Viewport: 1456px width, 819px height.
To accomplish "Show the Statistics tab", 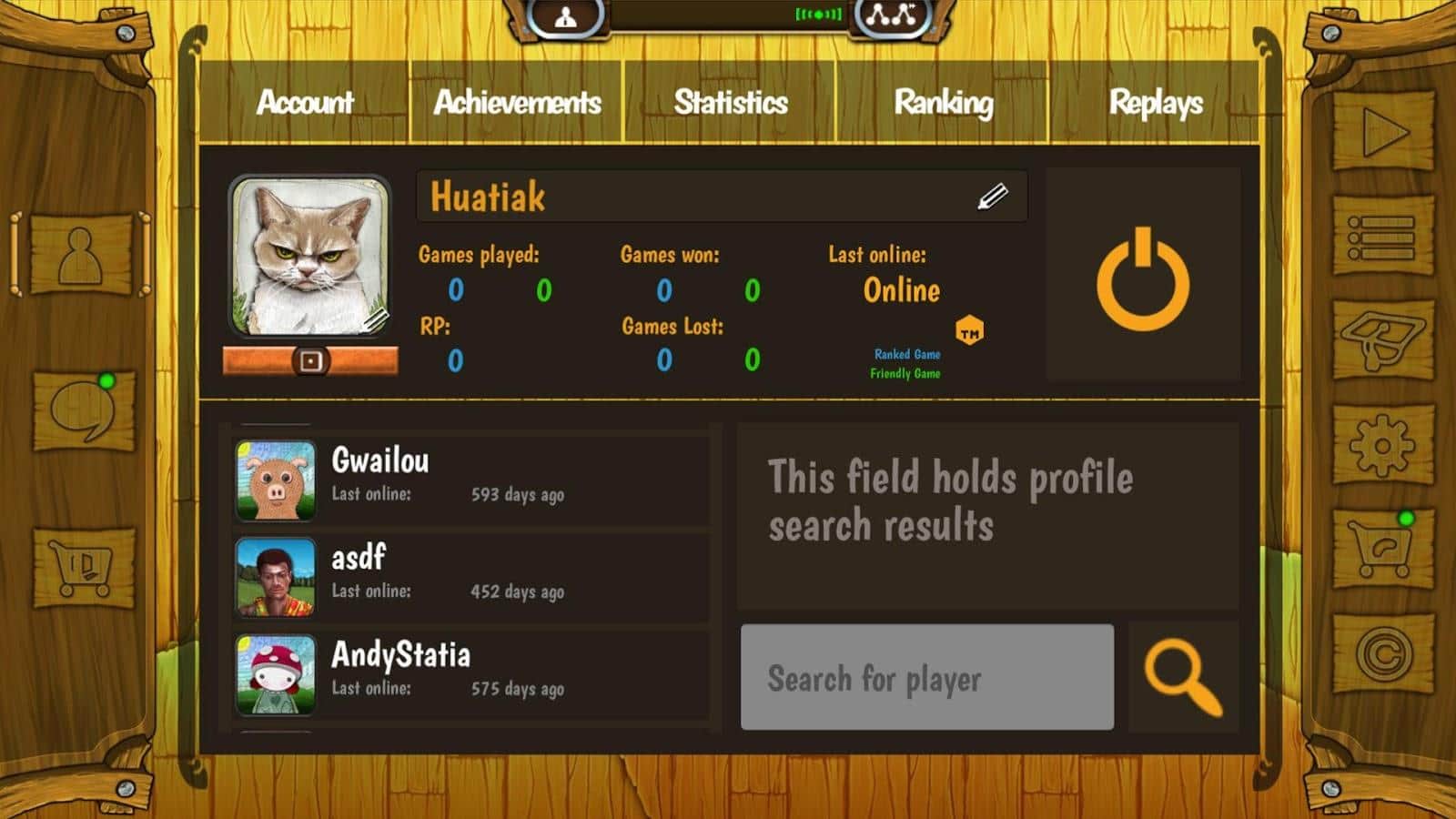I will coord(731,102).
